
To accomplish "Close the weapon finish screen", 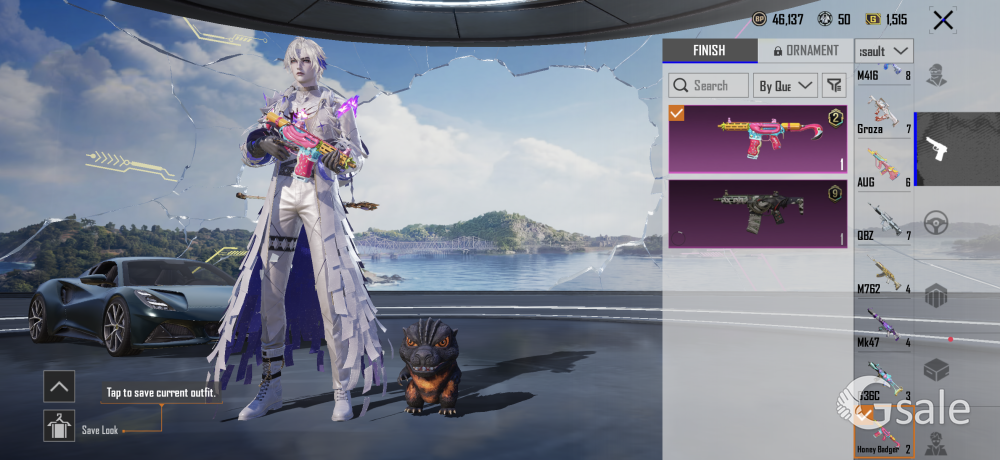I will pos(942,20).
